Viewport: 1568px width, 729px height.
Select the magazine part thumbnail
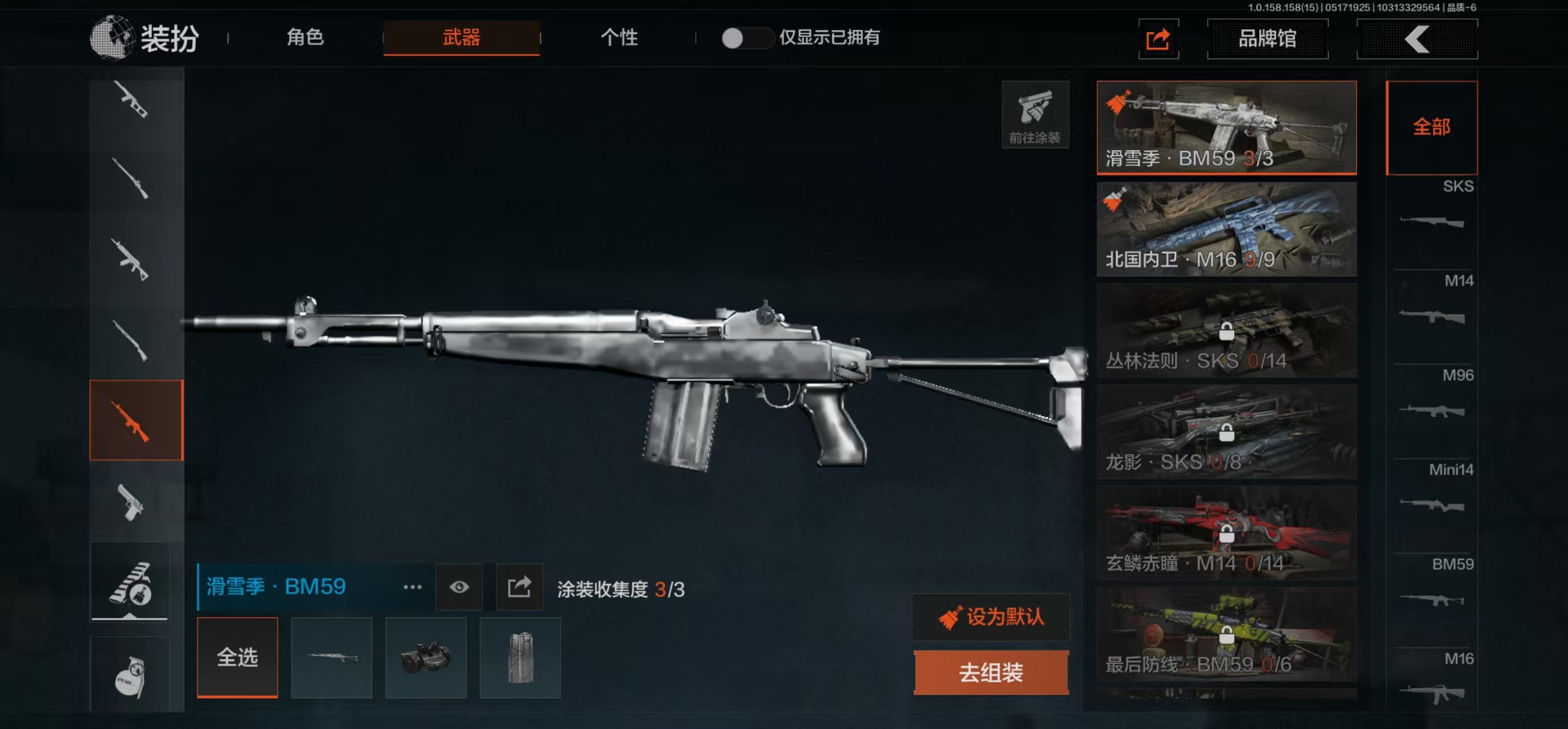tap(520, 657)
